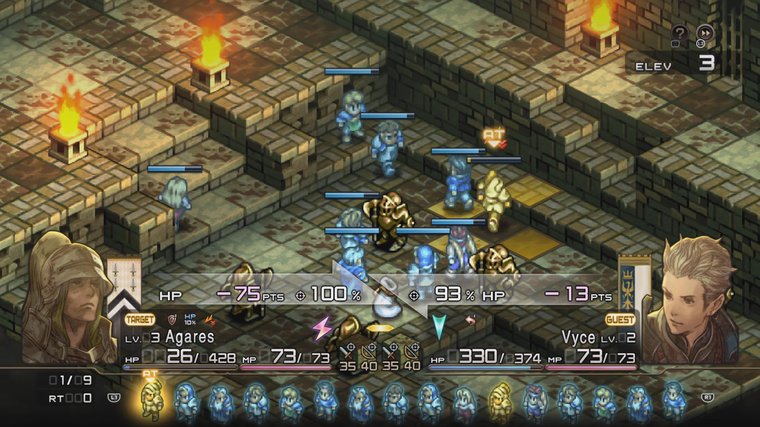Click the purple lightning bolt icon
Image resolution: width=760 pixels, height=427 pixels.
(x=322, y=328)
